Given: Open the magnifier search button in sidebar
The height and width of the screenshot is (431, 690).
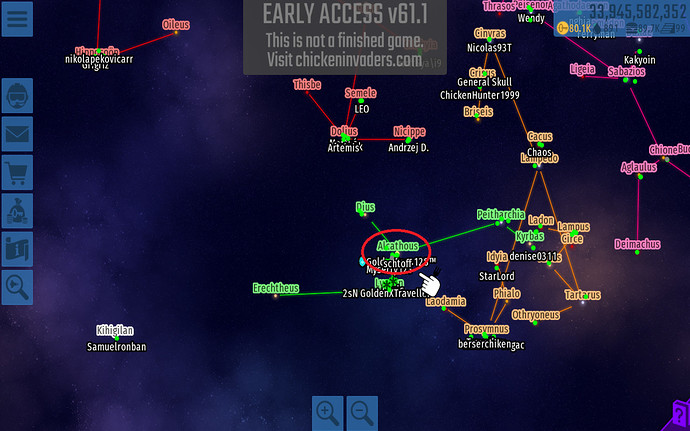Looking at the screenshot, I should point(18,287).
